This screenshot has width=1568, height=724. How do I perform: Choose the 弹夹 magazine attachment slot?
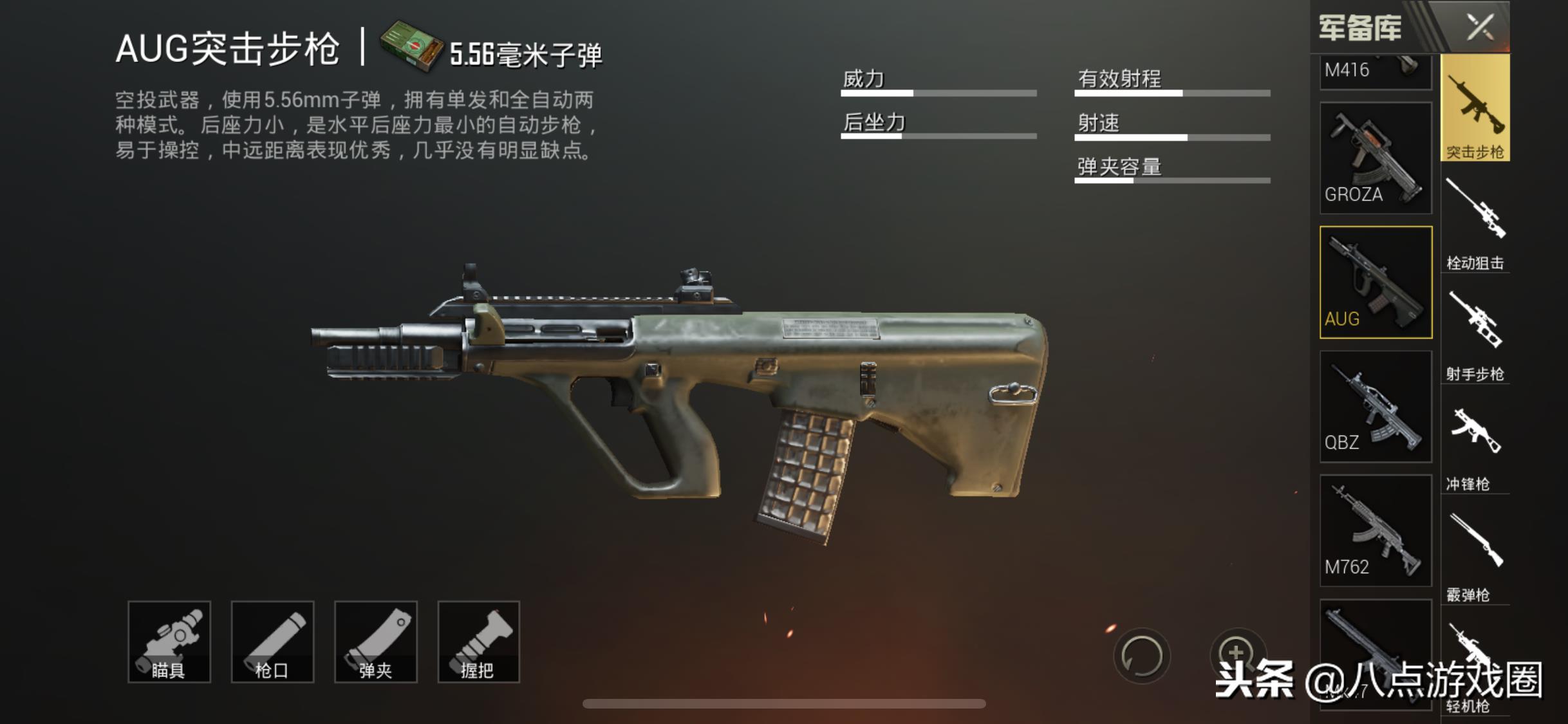pos(376,642)
